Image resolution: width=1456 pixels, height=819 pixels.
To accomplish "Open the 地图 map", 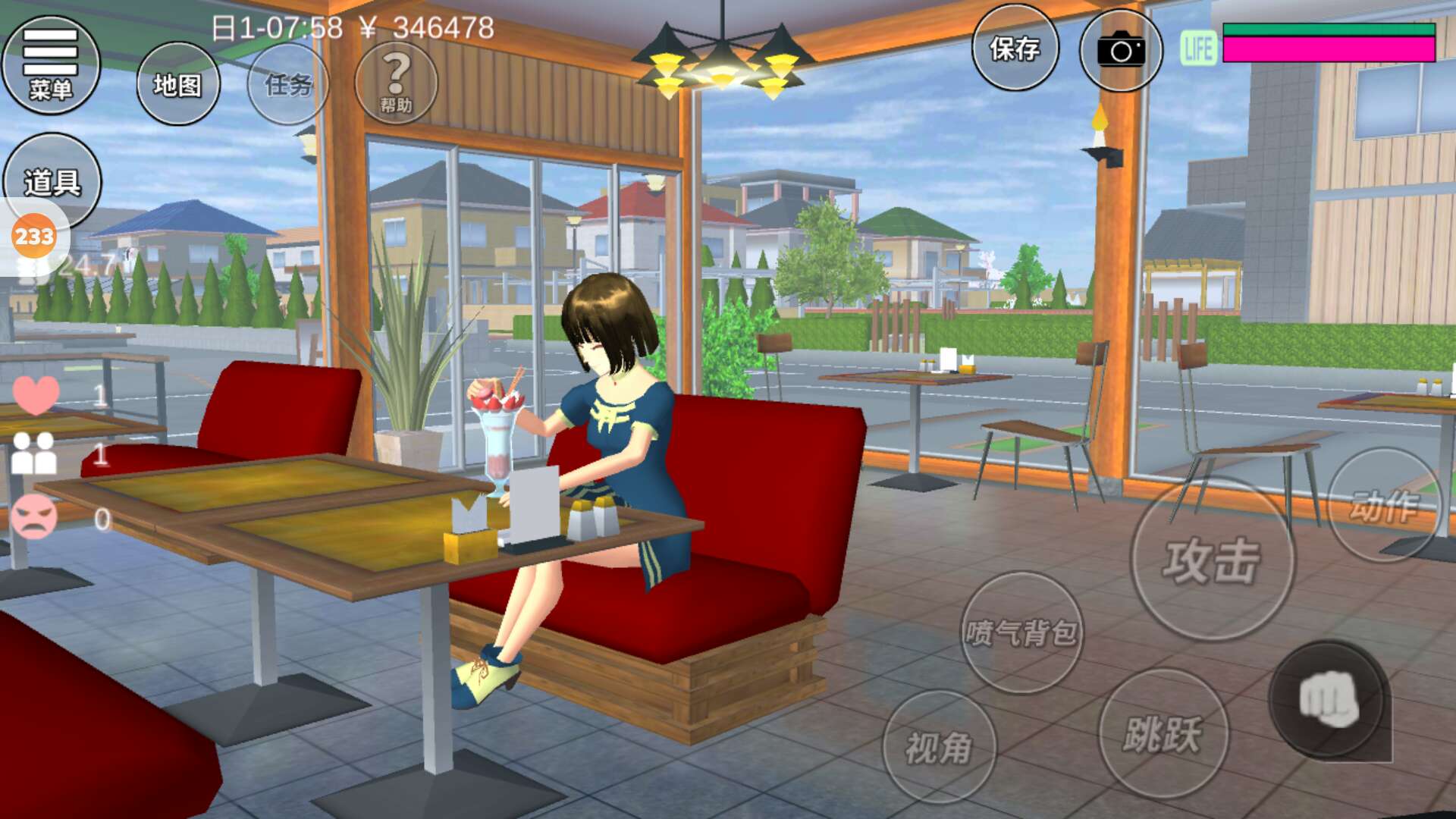I will (x=178, y=84).
